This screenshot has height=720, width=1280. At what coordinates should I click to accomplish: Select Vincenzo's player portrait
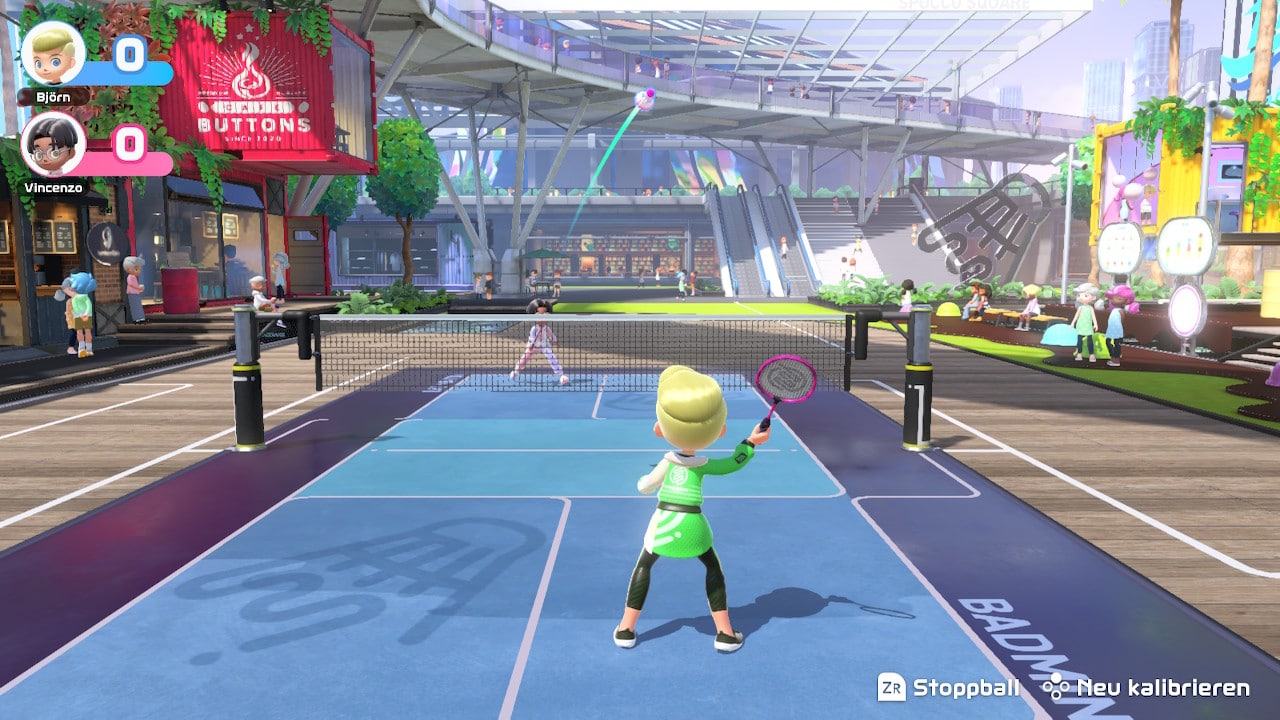[52, 144]
